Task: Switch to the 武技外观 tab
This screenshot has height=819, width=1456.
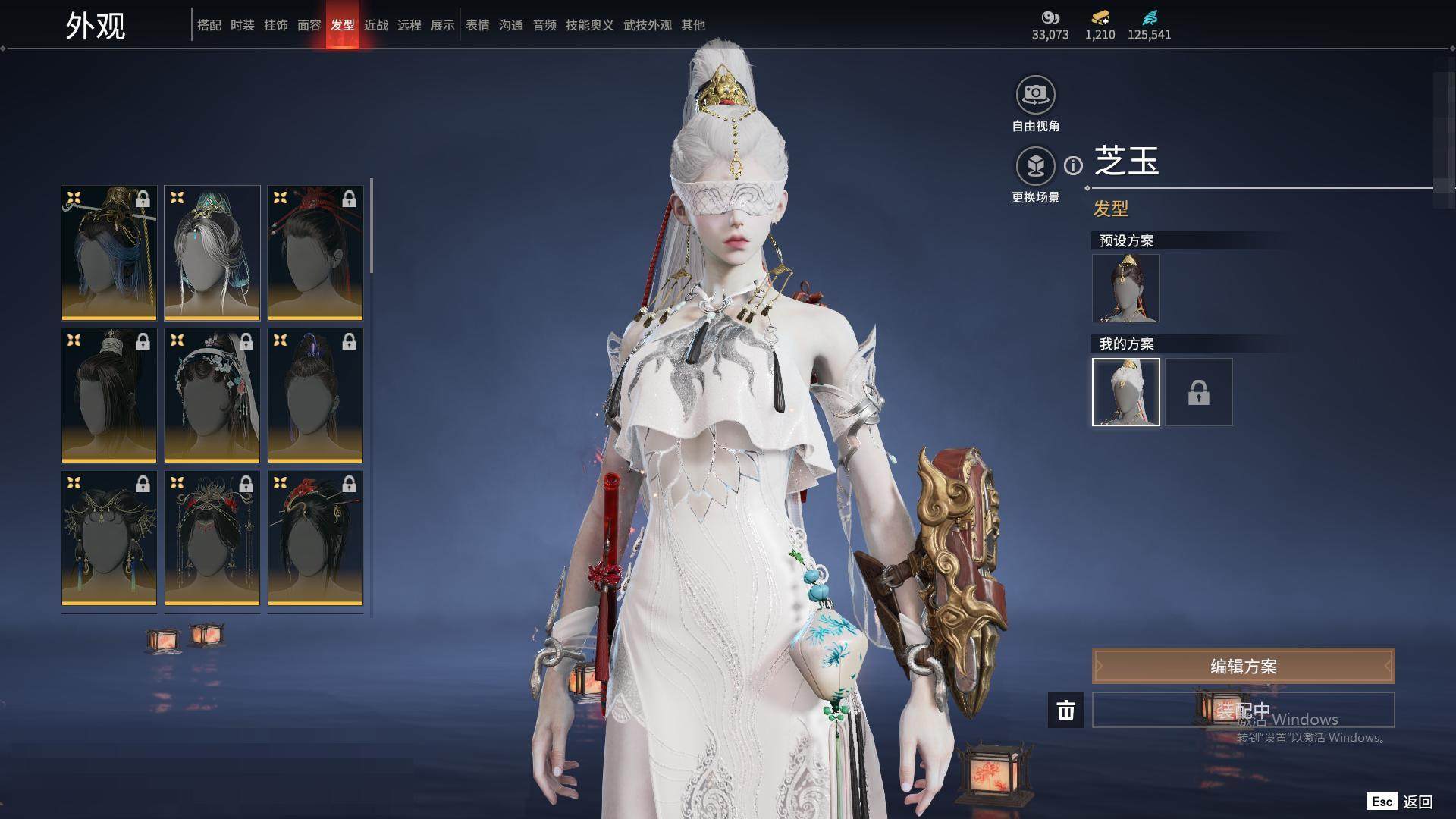Action: (x=648, y=25)
